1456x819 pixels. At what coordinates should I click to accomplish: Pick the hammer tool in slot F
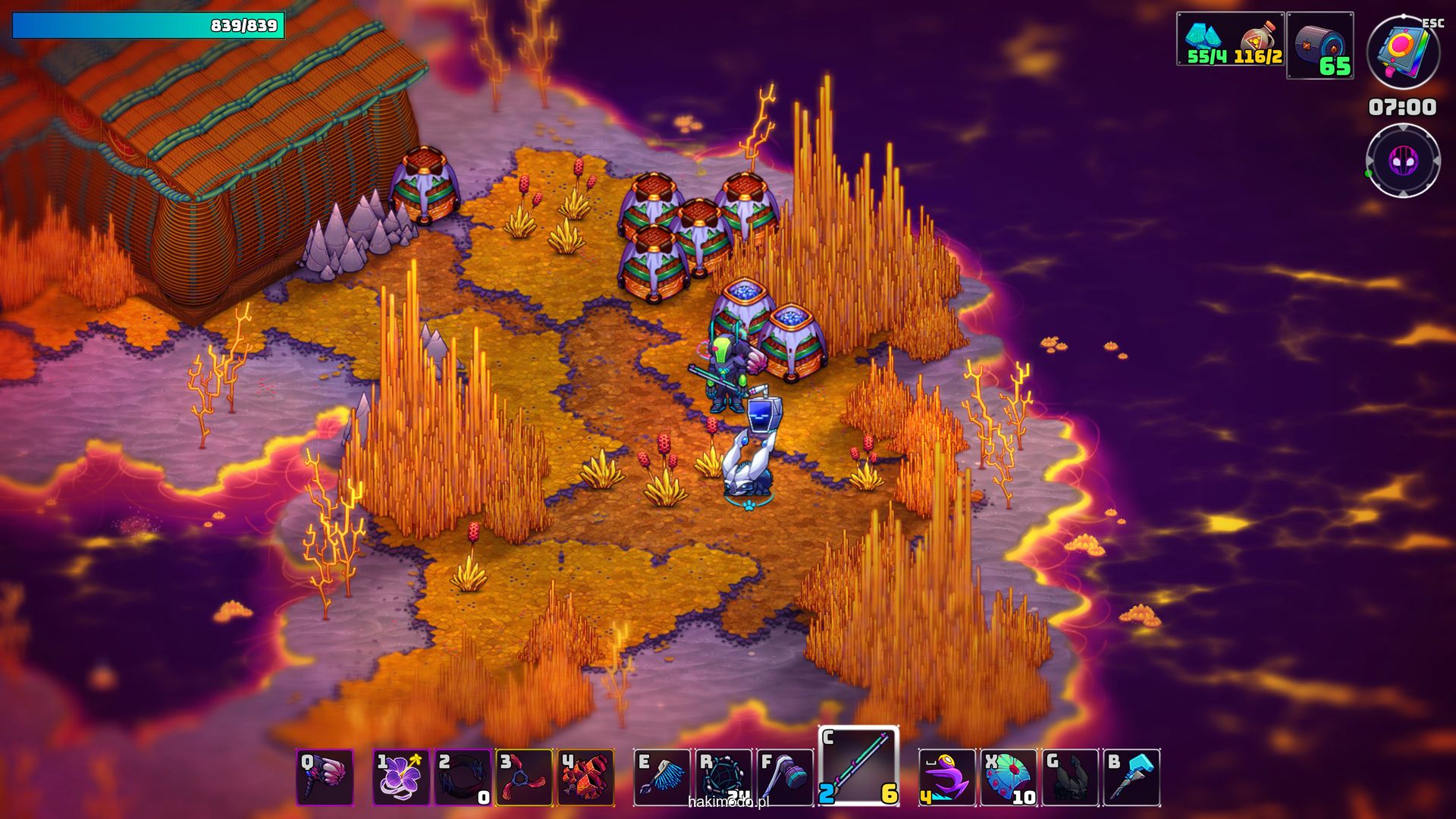(785, 777)
